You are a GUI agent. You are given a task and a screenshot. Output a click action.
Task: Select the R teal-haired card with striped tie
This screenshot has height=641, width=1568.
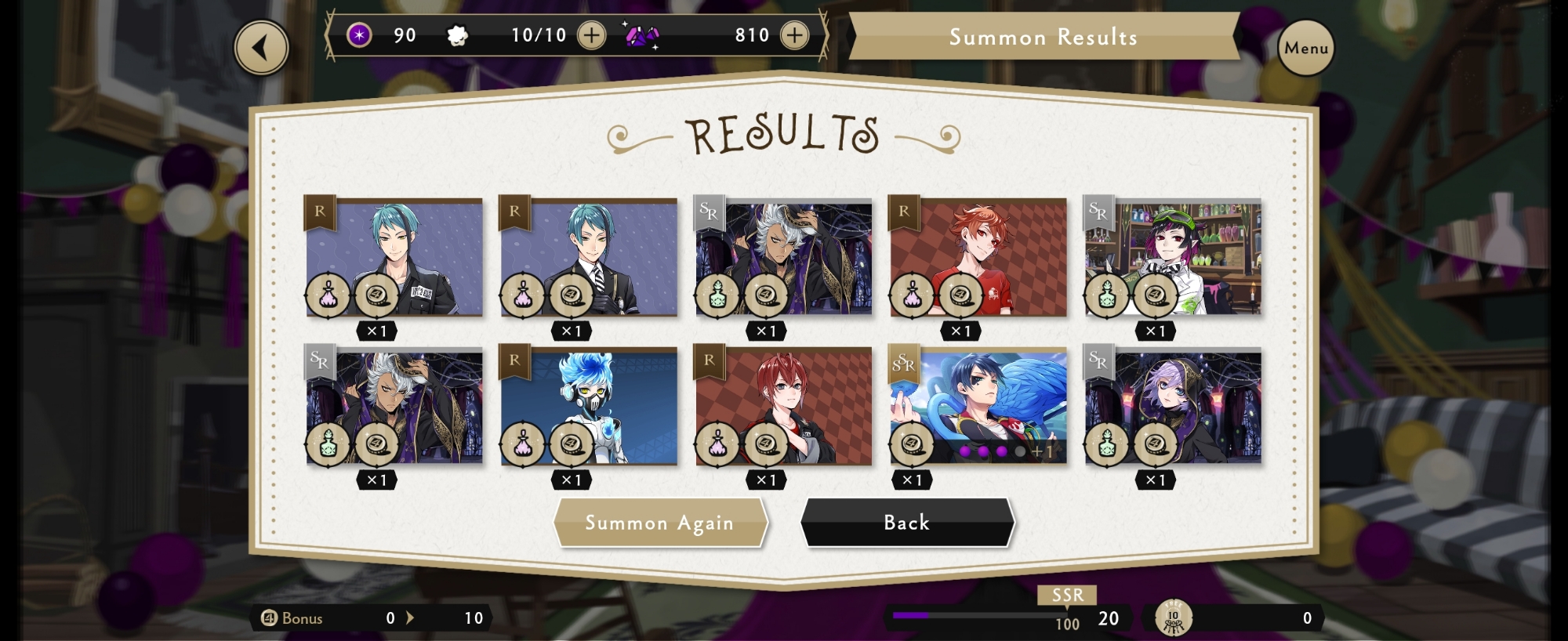pyautogui.click(x=589, y=257)
